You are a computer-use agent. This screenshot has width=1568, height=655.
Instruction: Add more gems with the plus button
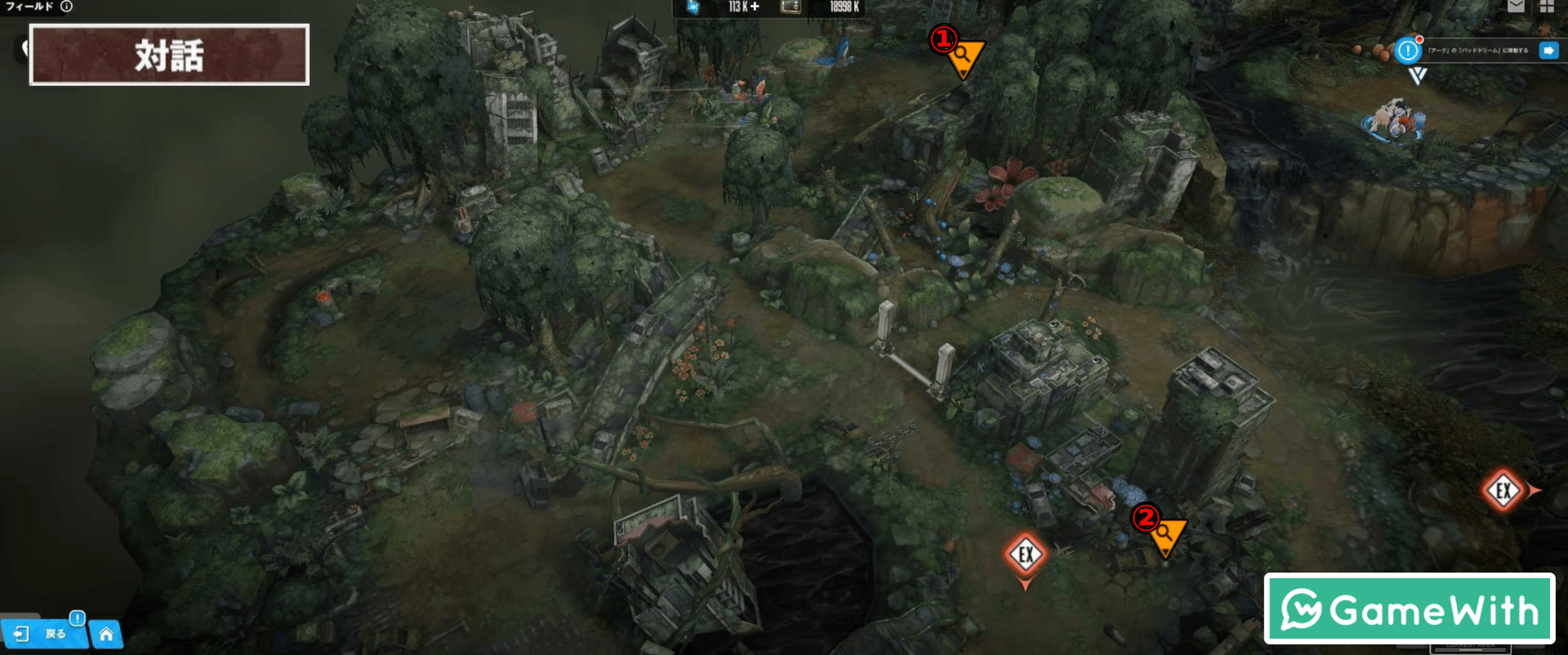click(755, 7)
